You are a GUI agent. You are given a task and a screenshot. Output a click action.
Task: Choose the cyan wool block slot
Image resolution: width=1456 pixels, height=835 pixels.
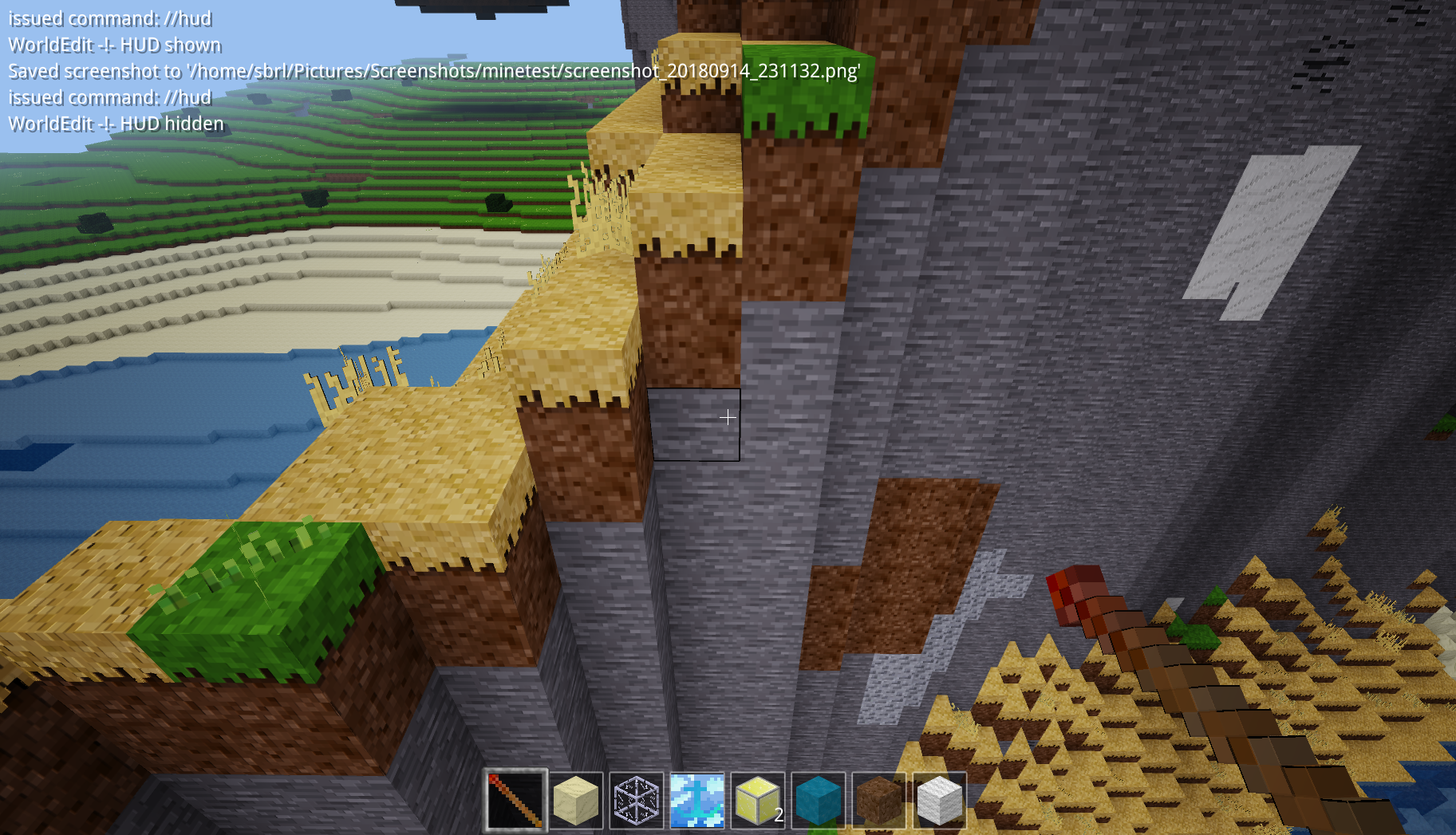click(818, 800)
